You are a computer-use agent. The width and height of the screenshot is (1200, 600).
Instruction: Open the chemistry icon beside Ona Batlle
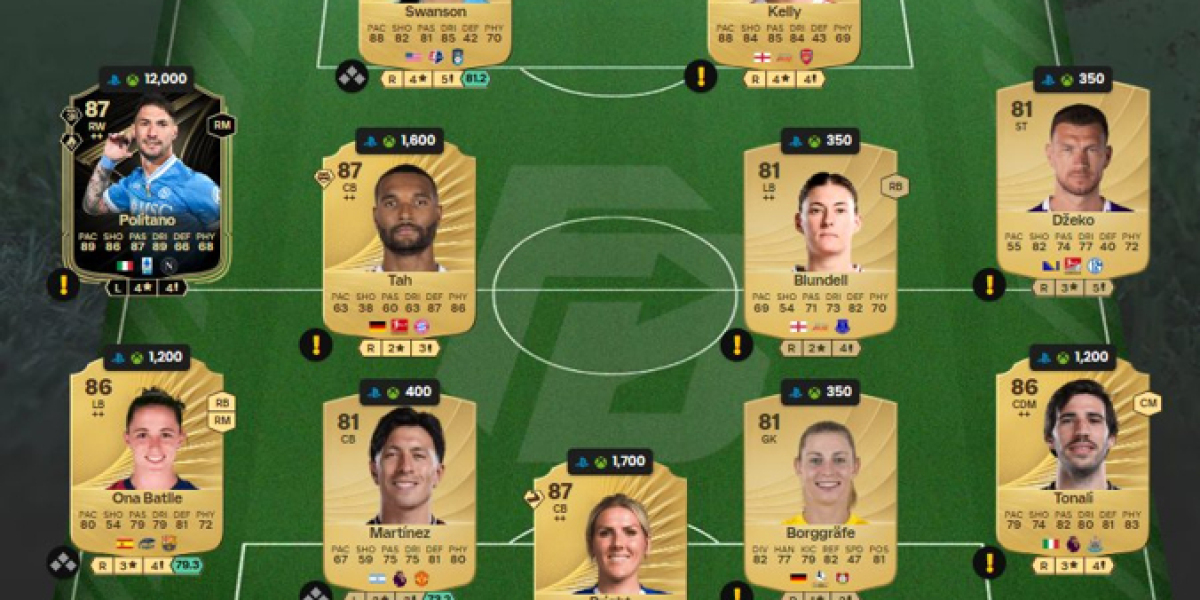point(63,563)
